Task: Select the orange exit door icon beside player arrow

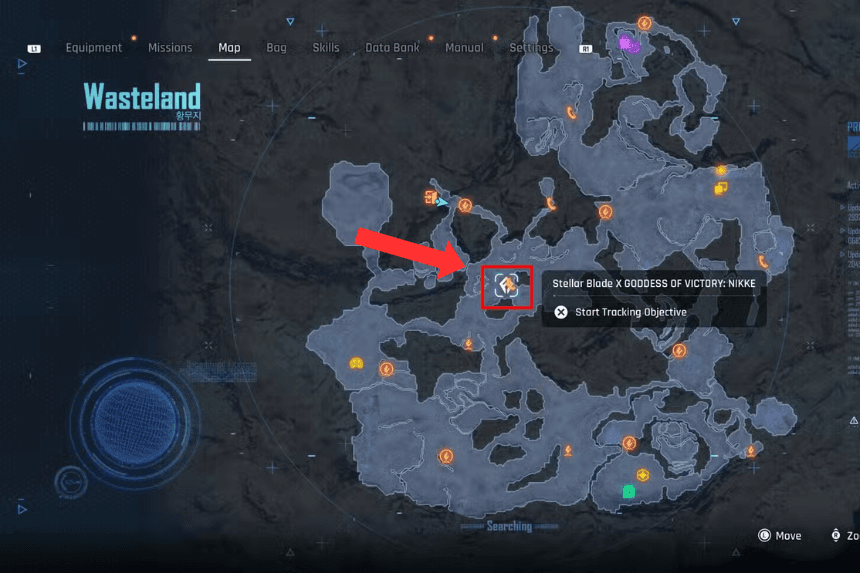Action: [x=430, y=196]
